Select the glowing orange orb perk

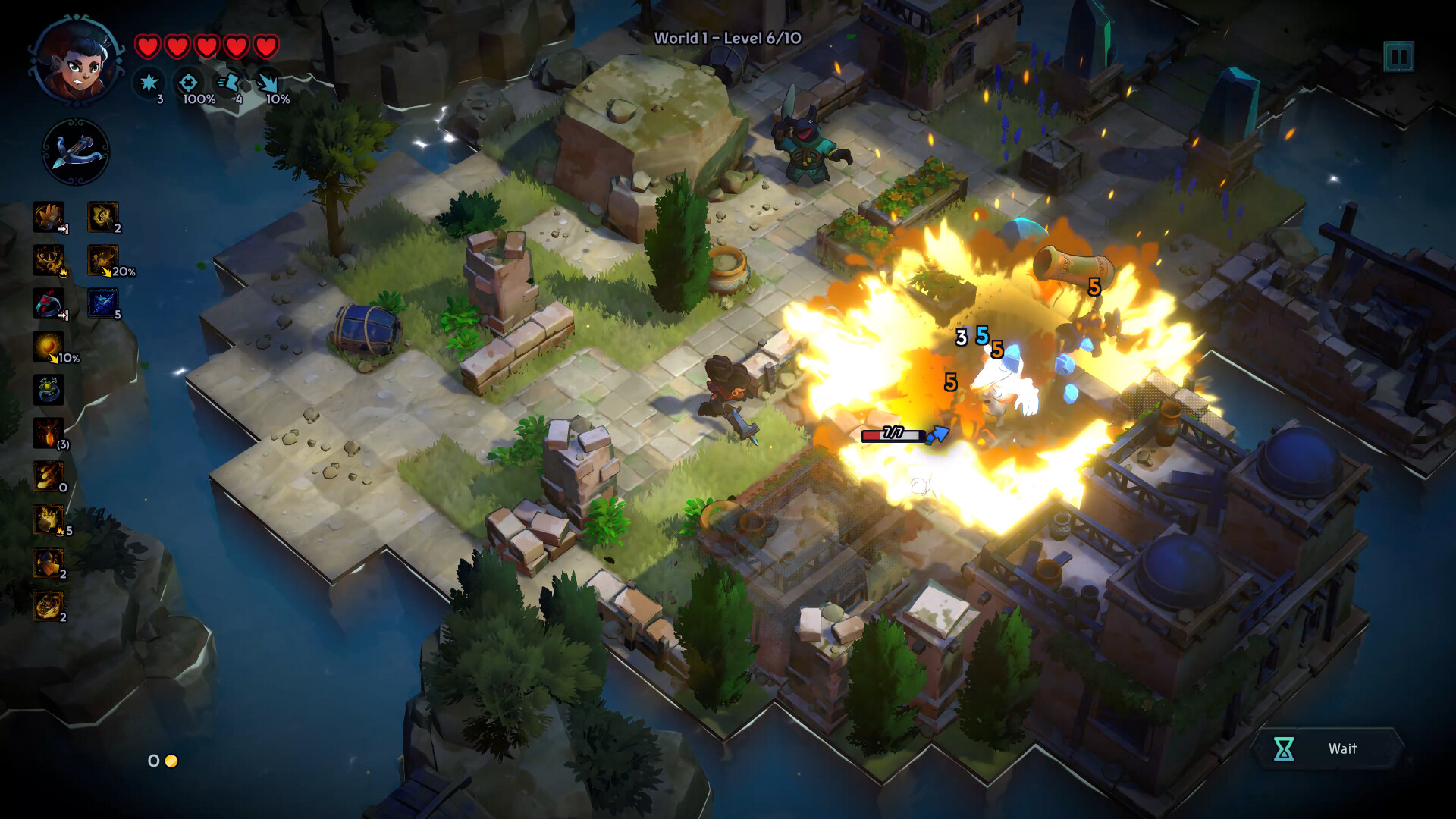pyautogui.click(x=49, y=347)
